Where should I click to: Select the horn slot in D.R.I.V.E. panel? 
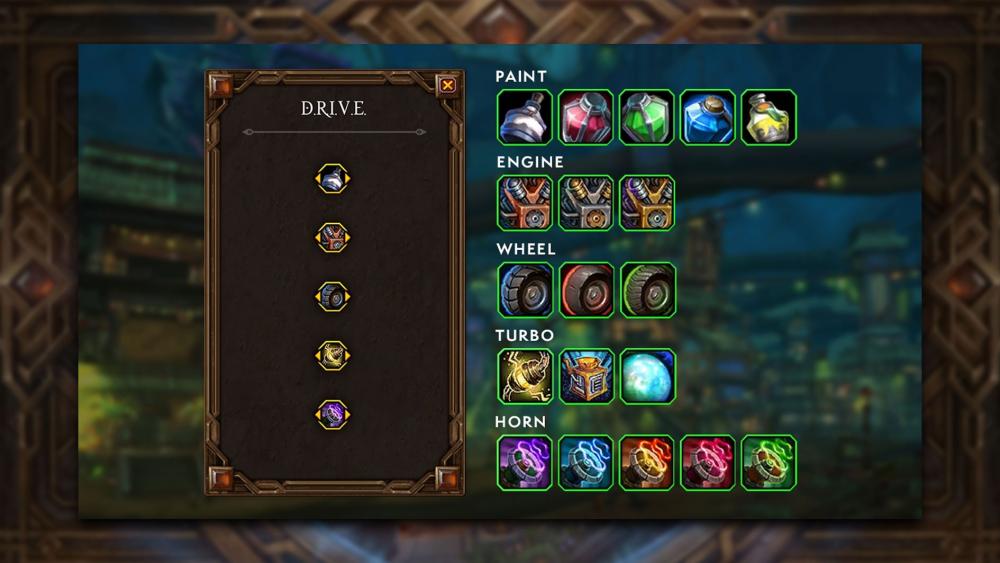coord(333,414)
